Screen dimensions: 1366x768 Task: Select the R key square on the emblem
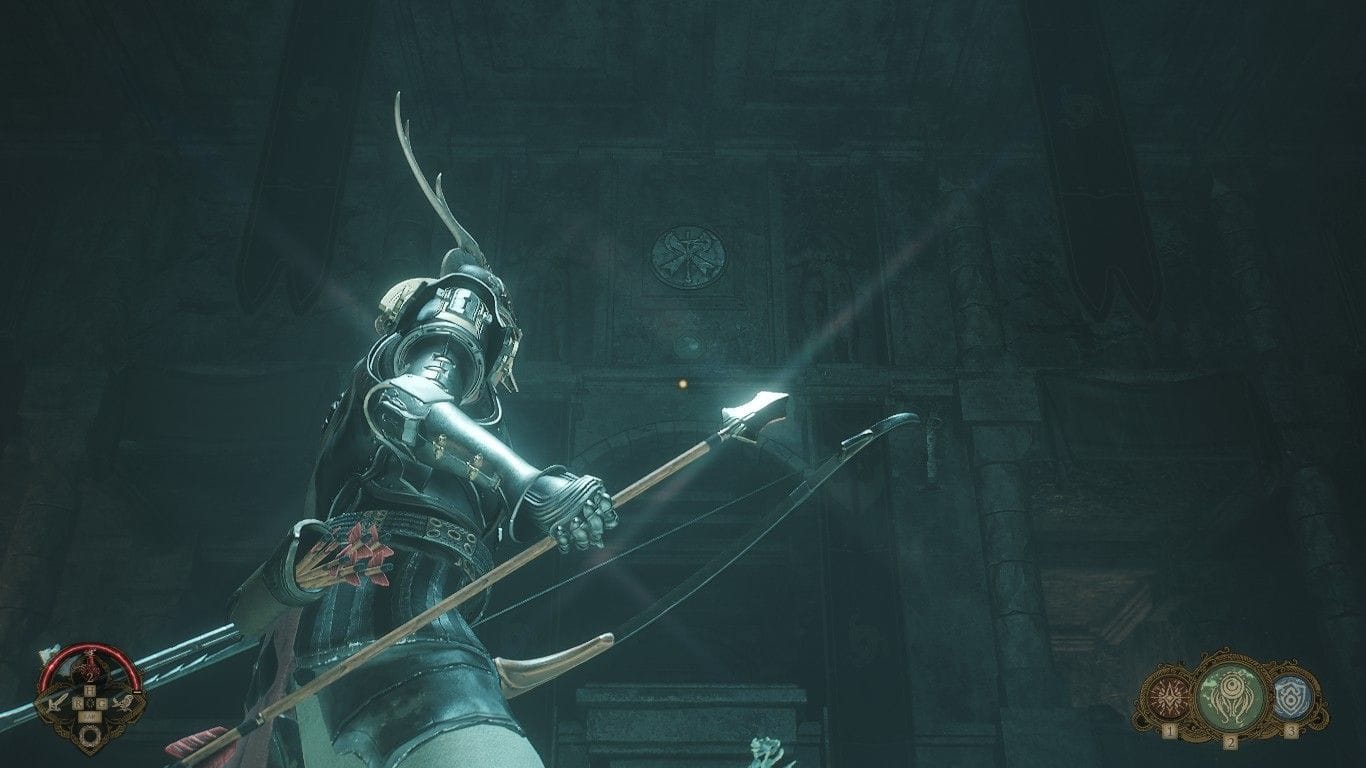pyautogui.click(x=80, y=703)
